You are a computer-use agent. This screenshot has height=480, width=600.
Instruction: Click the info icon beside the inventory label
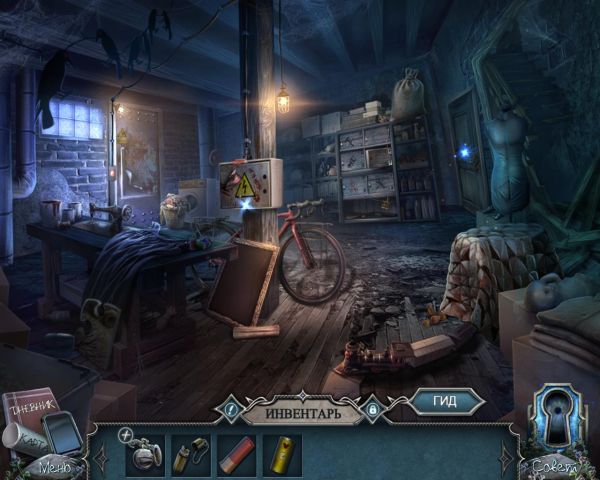click(231, 408)
